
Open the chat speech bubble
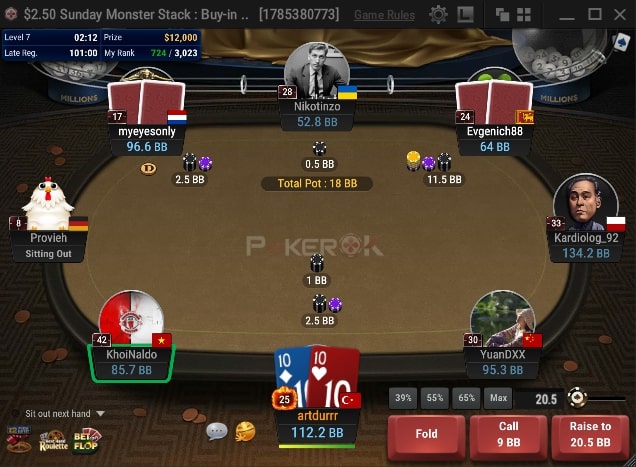217,431
